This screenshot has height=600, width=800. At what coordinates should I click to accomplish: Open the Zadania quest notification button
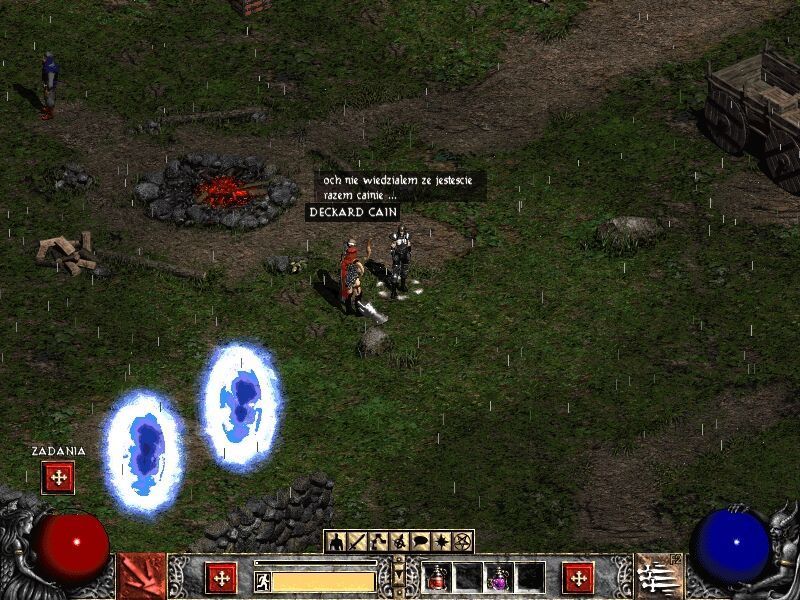click(58, 478)
